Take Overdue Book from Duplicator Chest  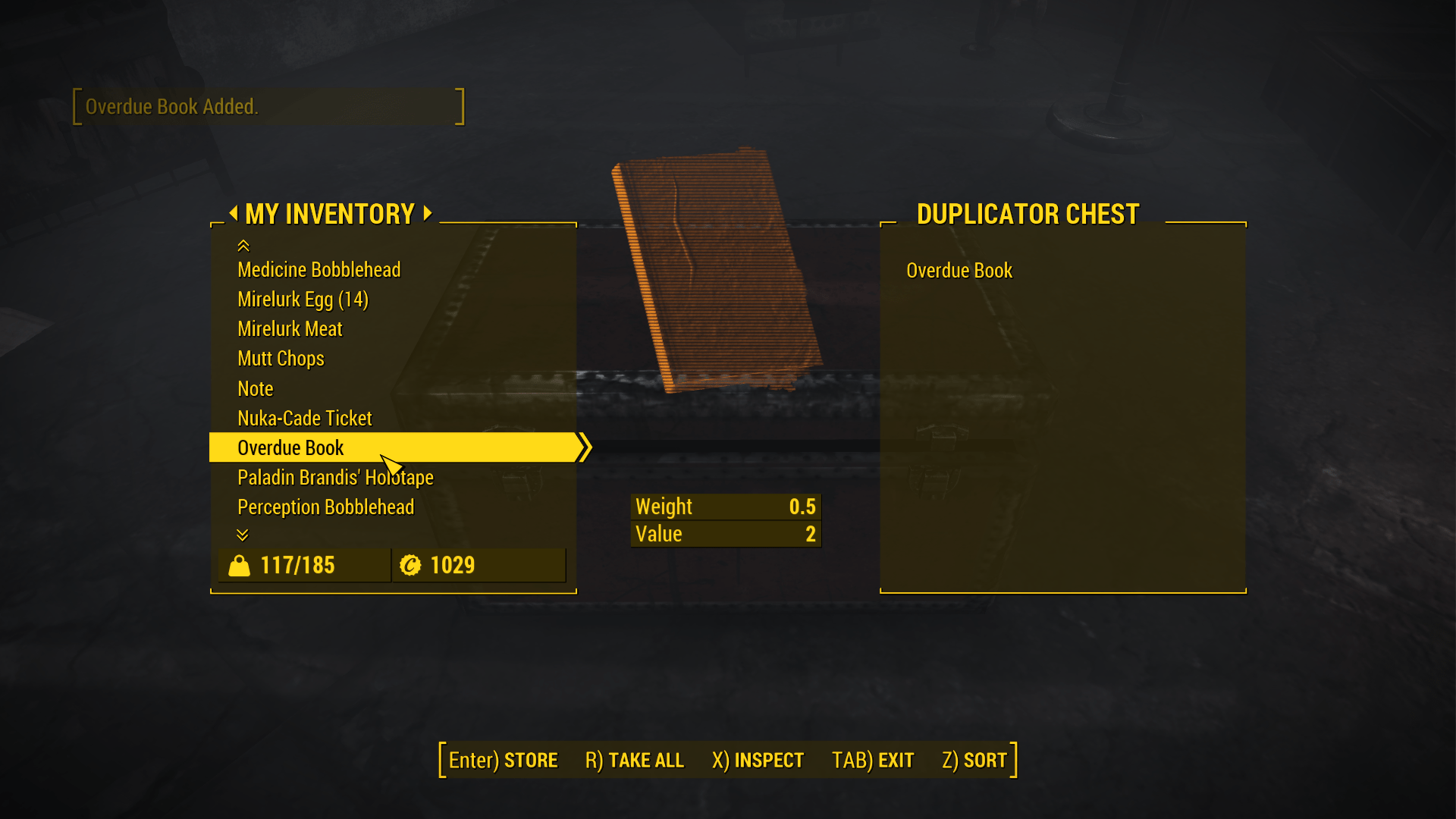point(959,271)
